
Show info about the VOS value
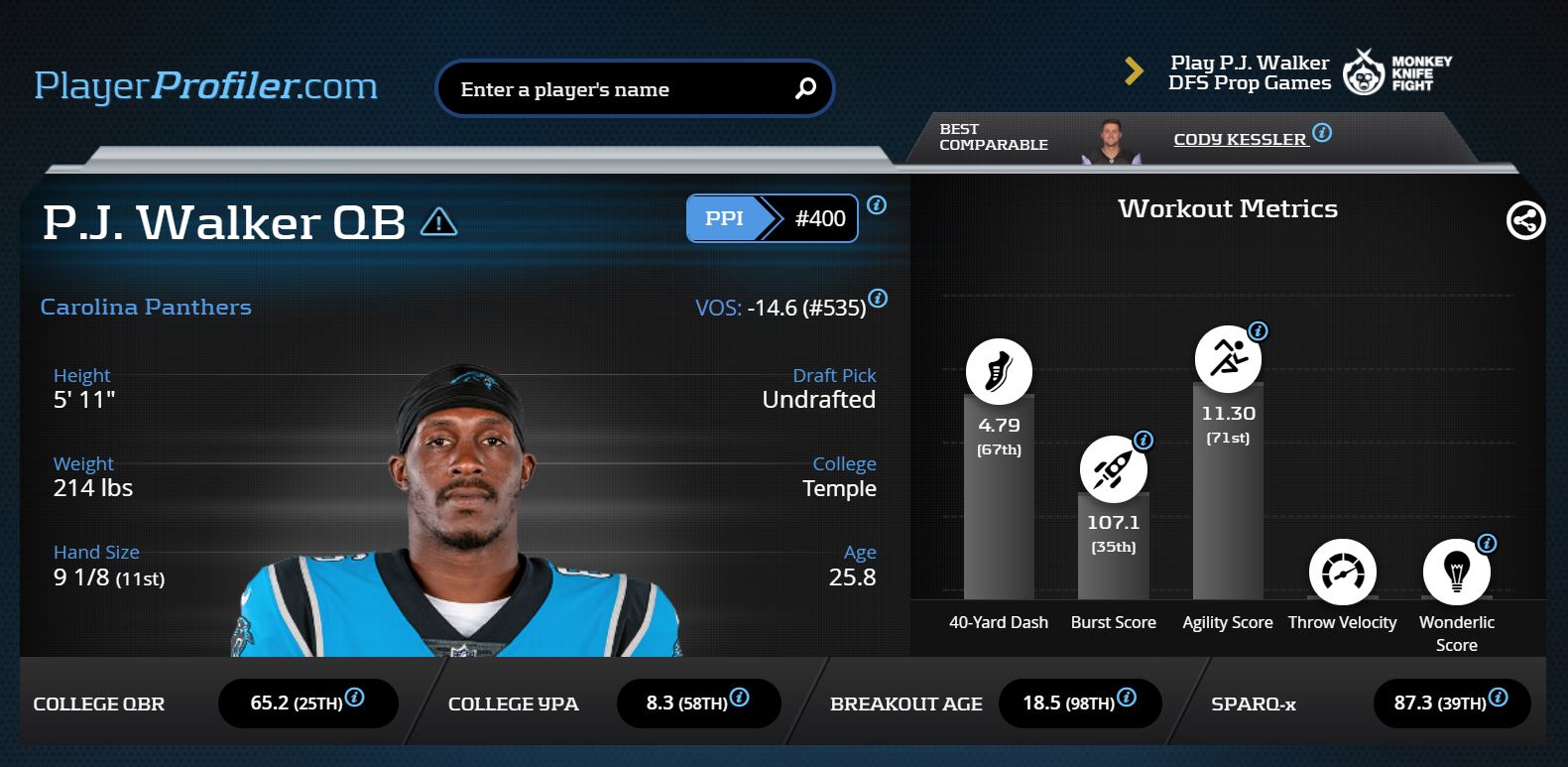[878, 299]
